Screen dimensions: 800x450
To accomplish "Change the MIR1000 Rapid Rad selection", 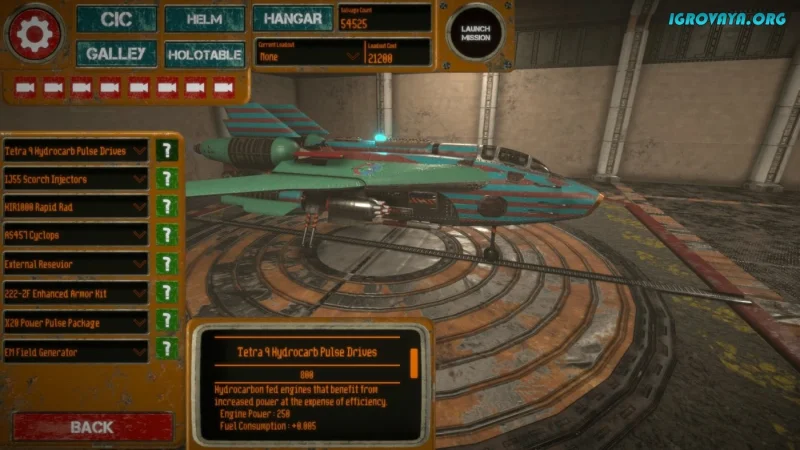I will click(76, 208).
